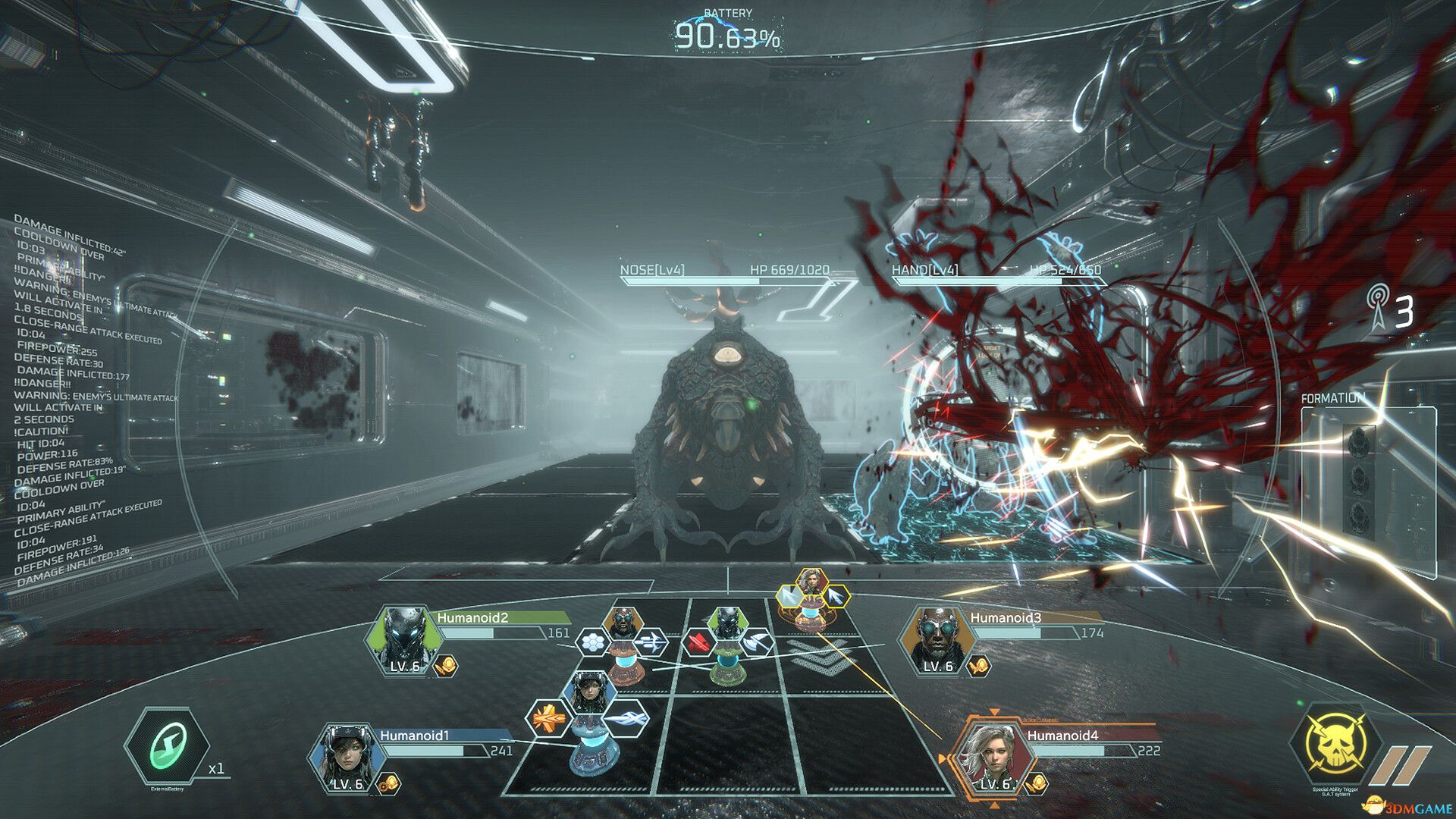Select Humanoid2's portrait
The width and height of the screenshot is (1456, 819).
coord(403,639)
